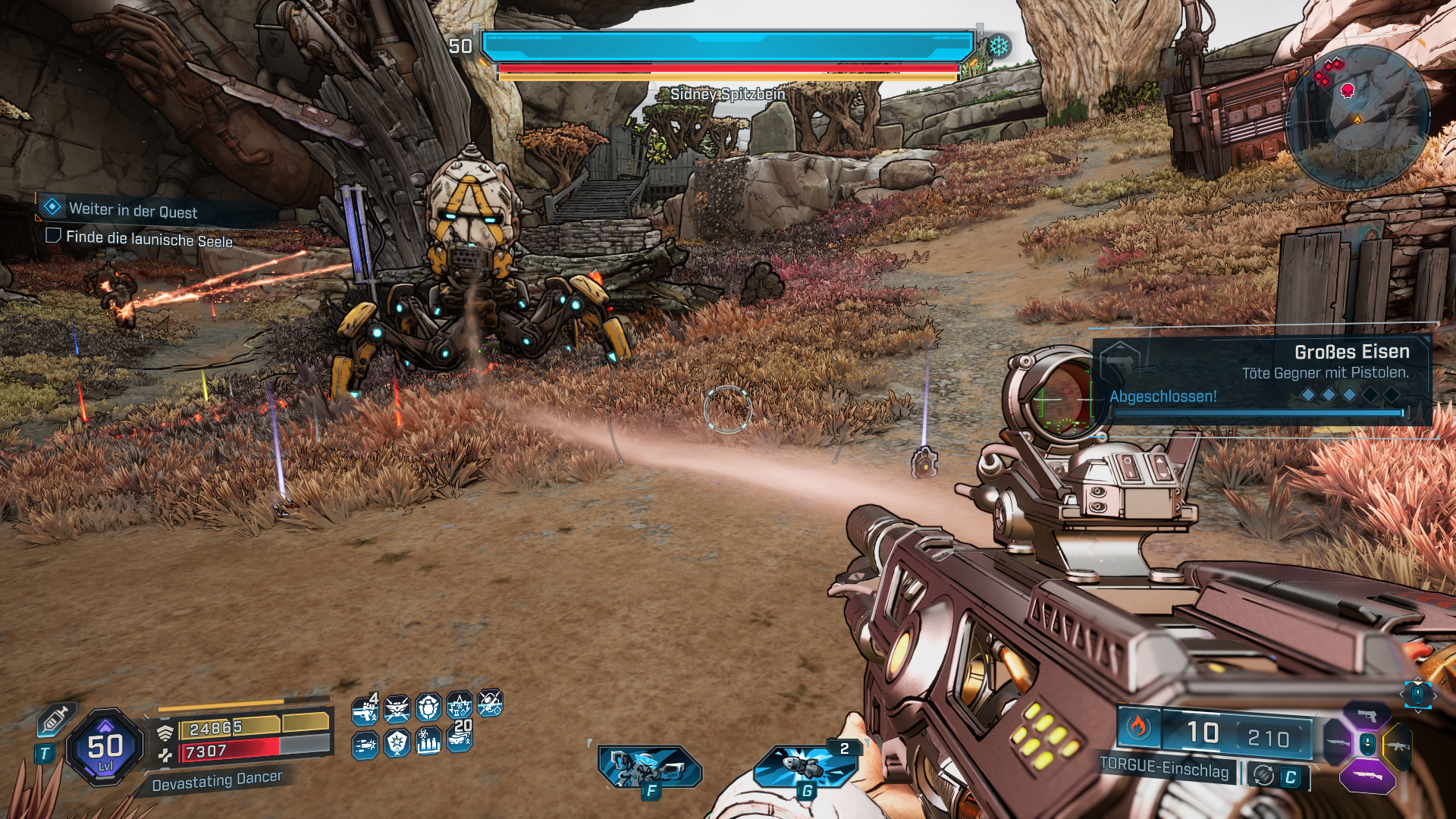Select the left long-gun weapon slot
Image resolution: width=1456 pixels, height=819 pixels.
(x=1337, y=742)
